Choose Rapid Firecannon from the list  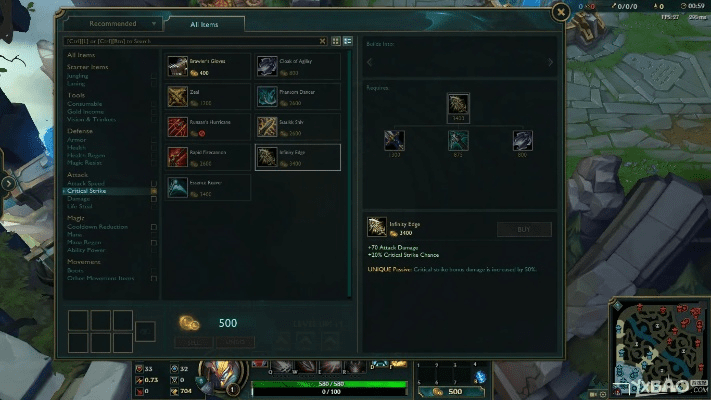pyautogui.click(x=209, y=157)
